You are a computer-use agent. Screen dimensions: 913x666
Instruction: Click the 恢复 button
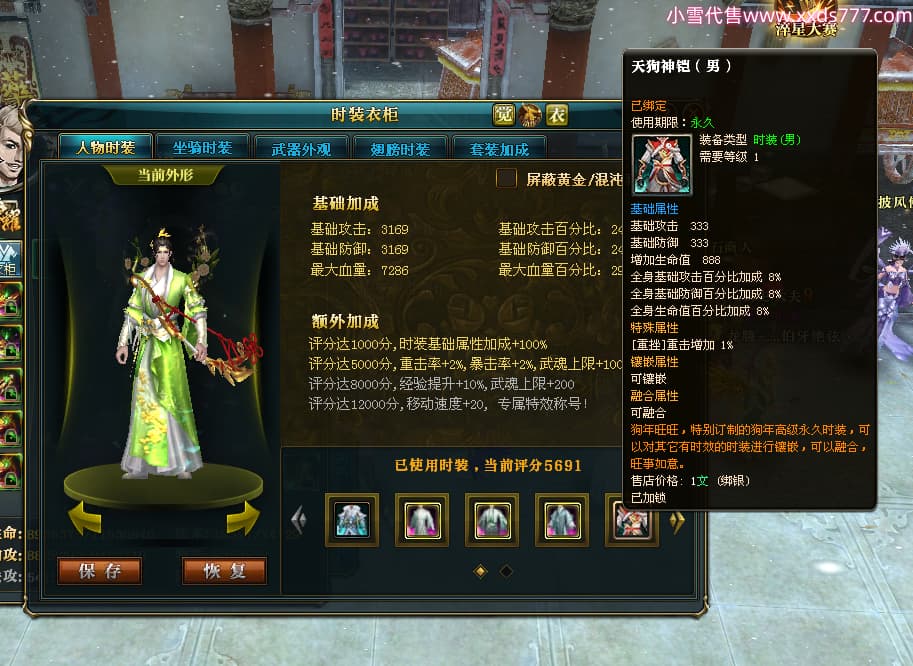tap(224, 571)
